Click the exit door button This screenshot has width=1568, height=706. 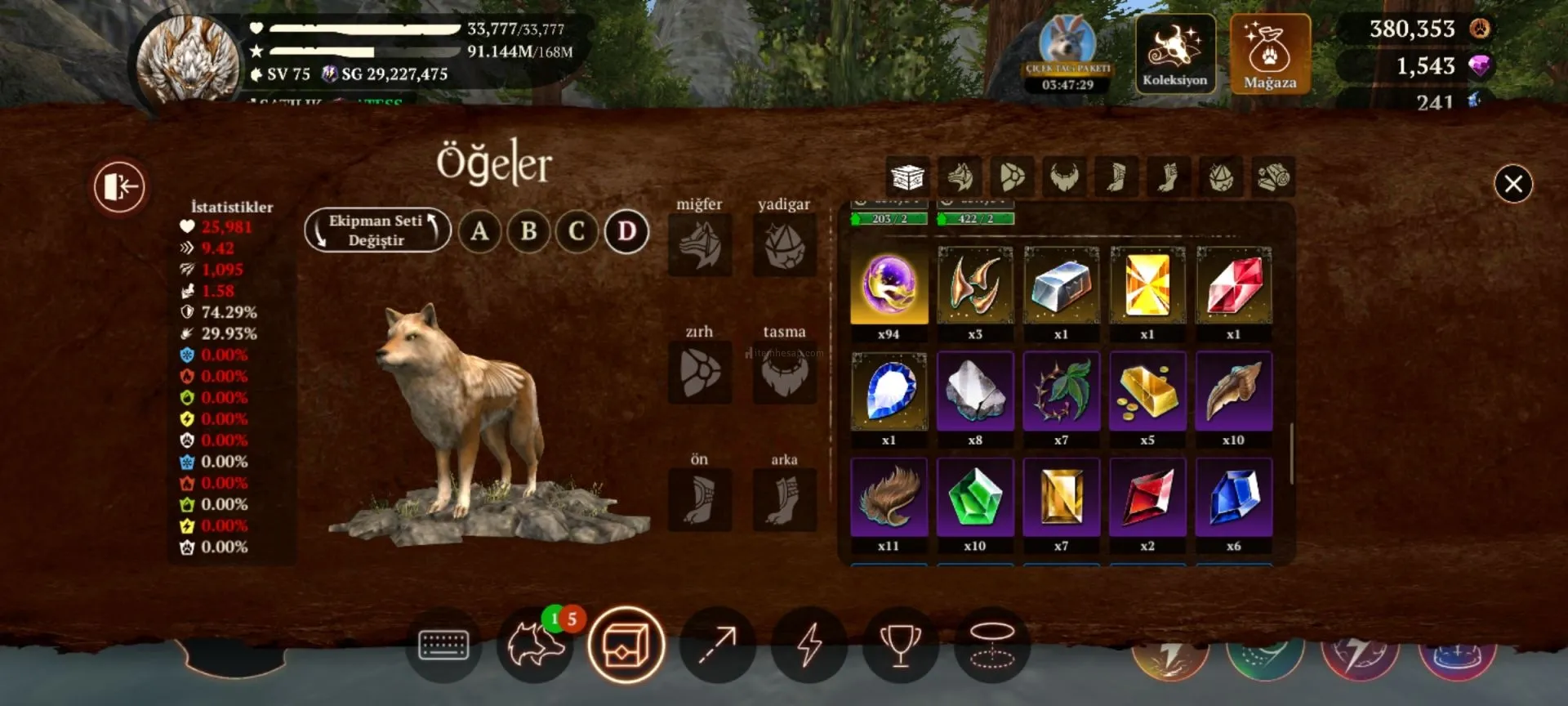[119, 186]
